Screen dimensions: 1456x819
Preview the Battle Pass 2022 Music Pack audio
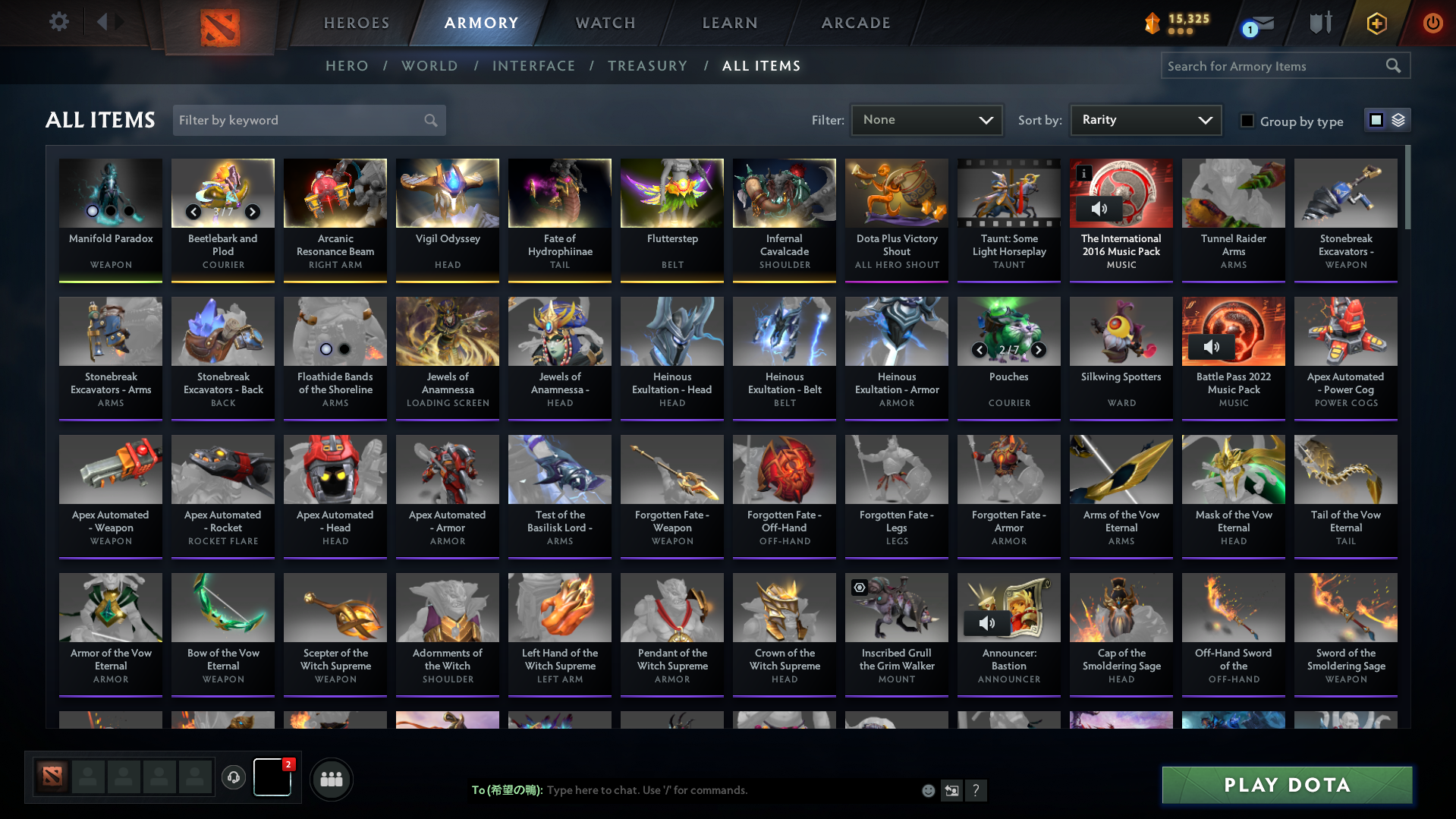pyautogui.click(x=1211, y=347)
